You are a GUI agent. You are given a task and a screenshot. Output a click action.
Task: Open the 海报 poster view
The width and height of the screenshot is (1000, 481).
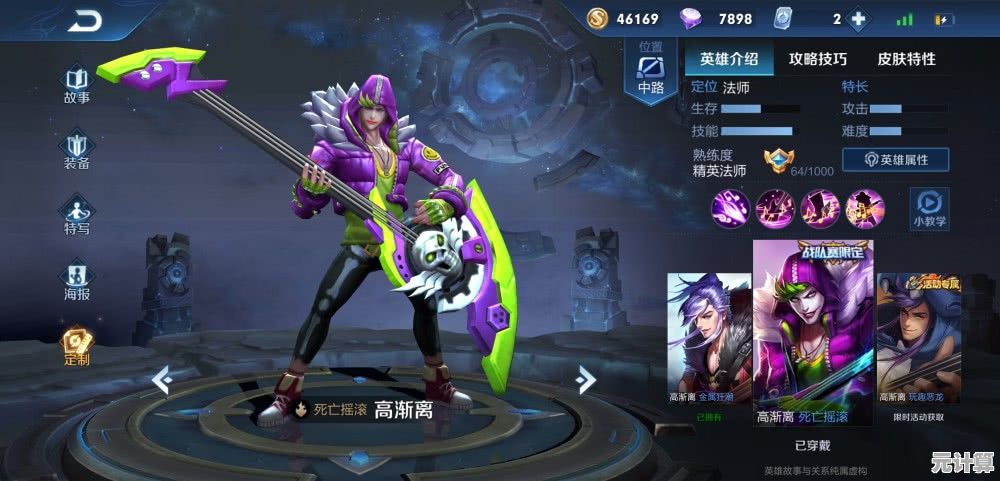click(x=77, y=280)
